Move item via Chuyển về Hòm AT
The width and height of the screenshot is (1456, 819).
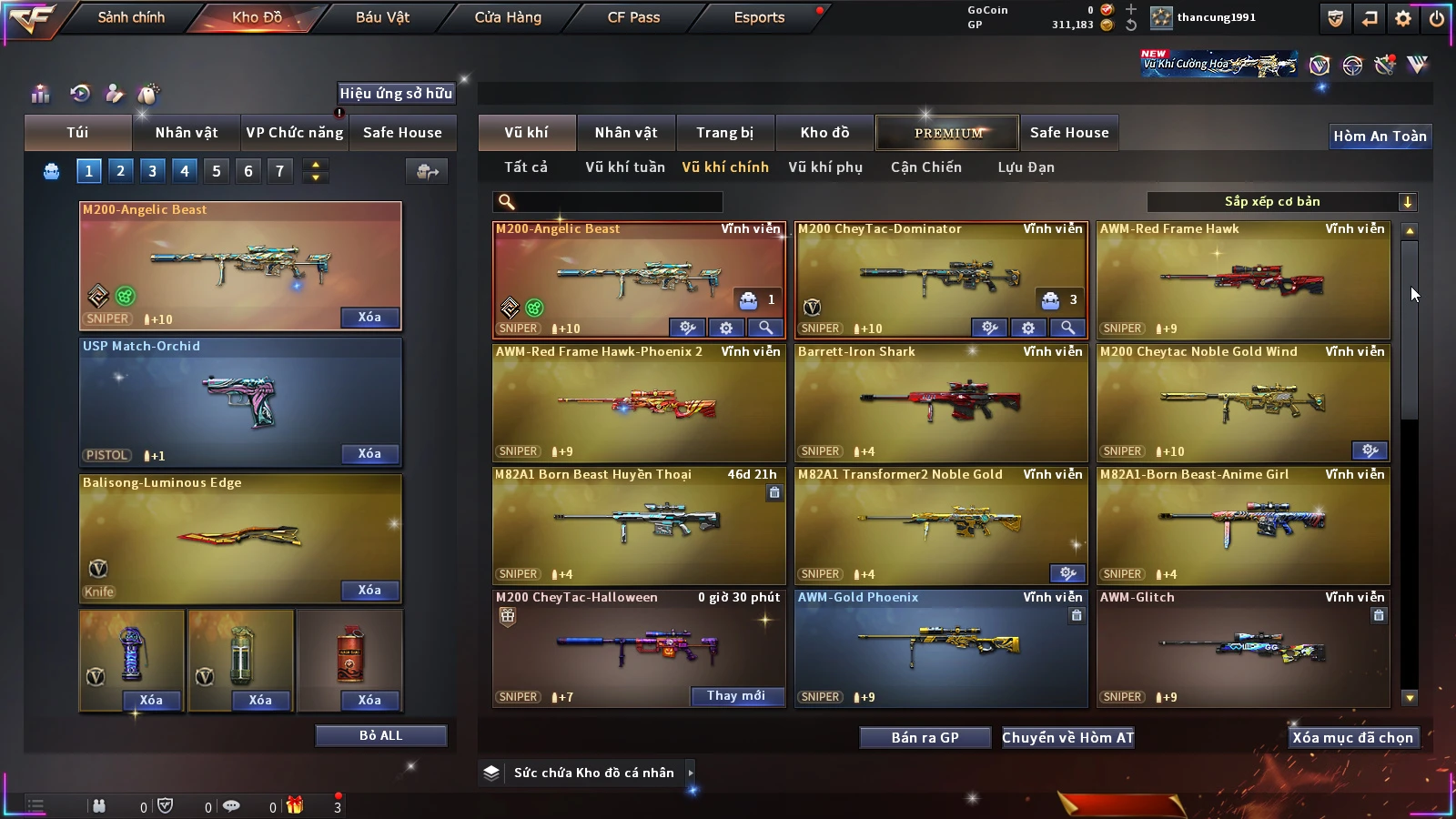coord(1067,738)
